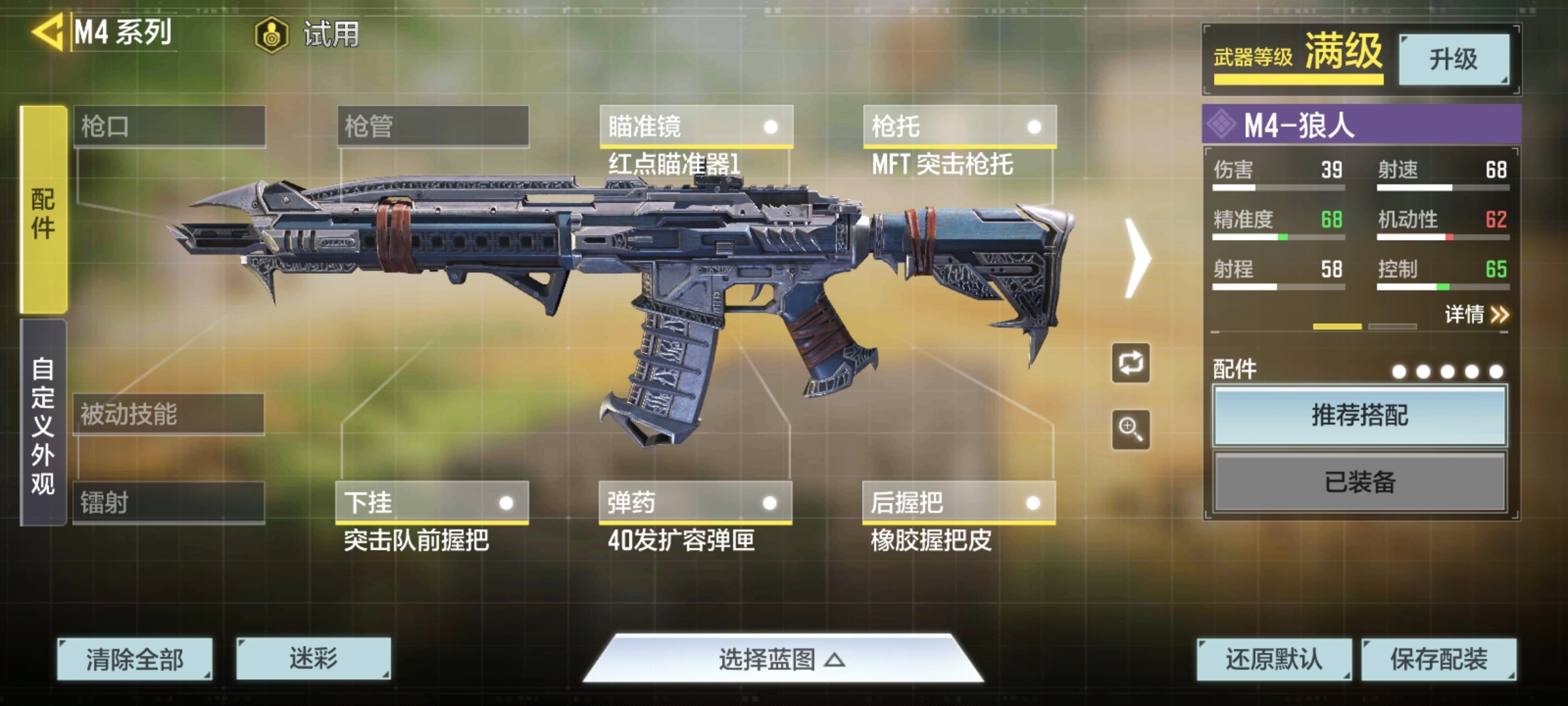
Task: Show the next weapon with the right arrow
Action: [x=1137, y=258]
